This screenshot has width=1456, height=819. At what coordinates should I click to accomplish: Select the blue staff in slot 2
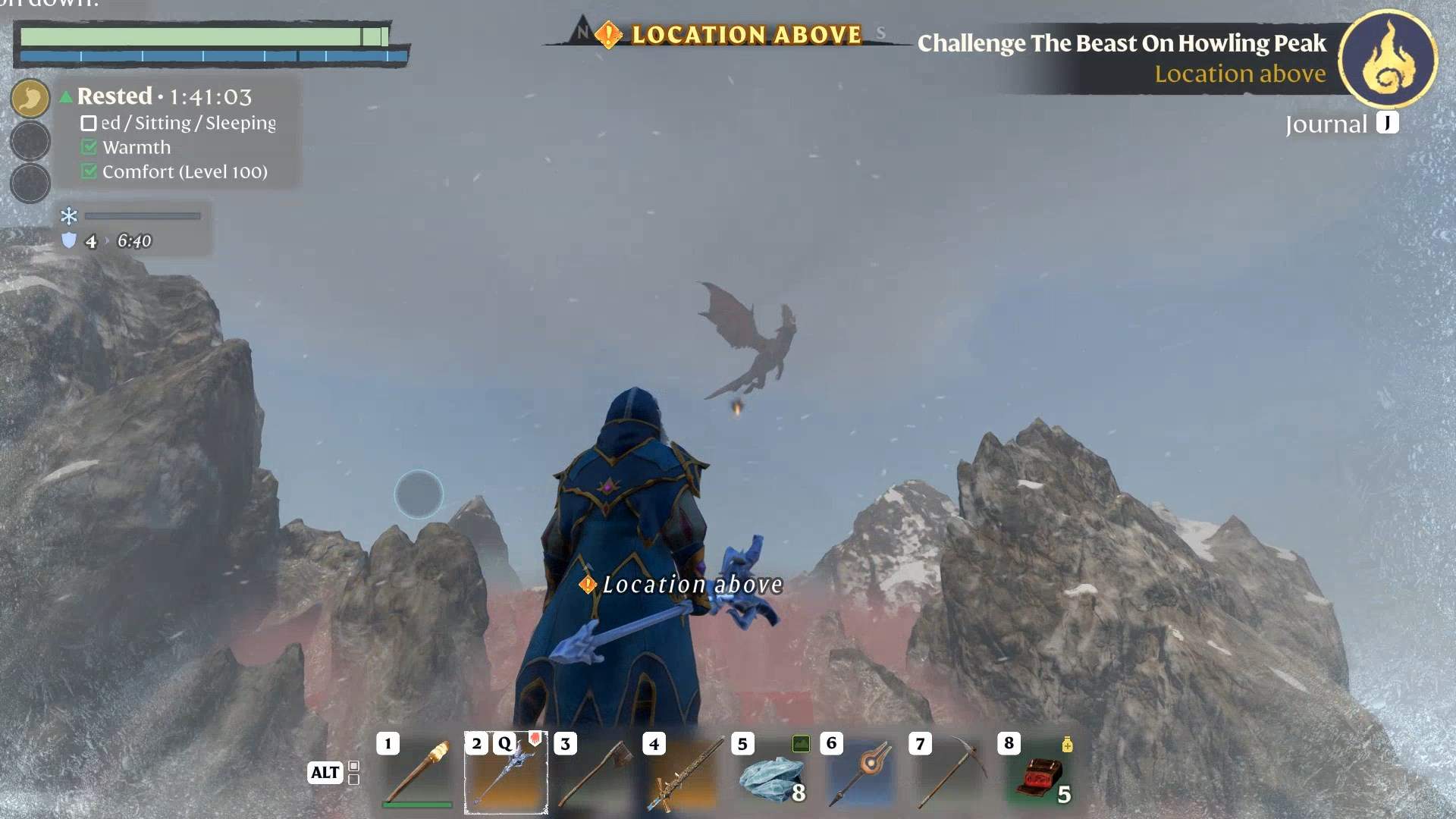tap(506, 773)
